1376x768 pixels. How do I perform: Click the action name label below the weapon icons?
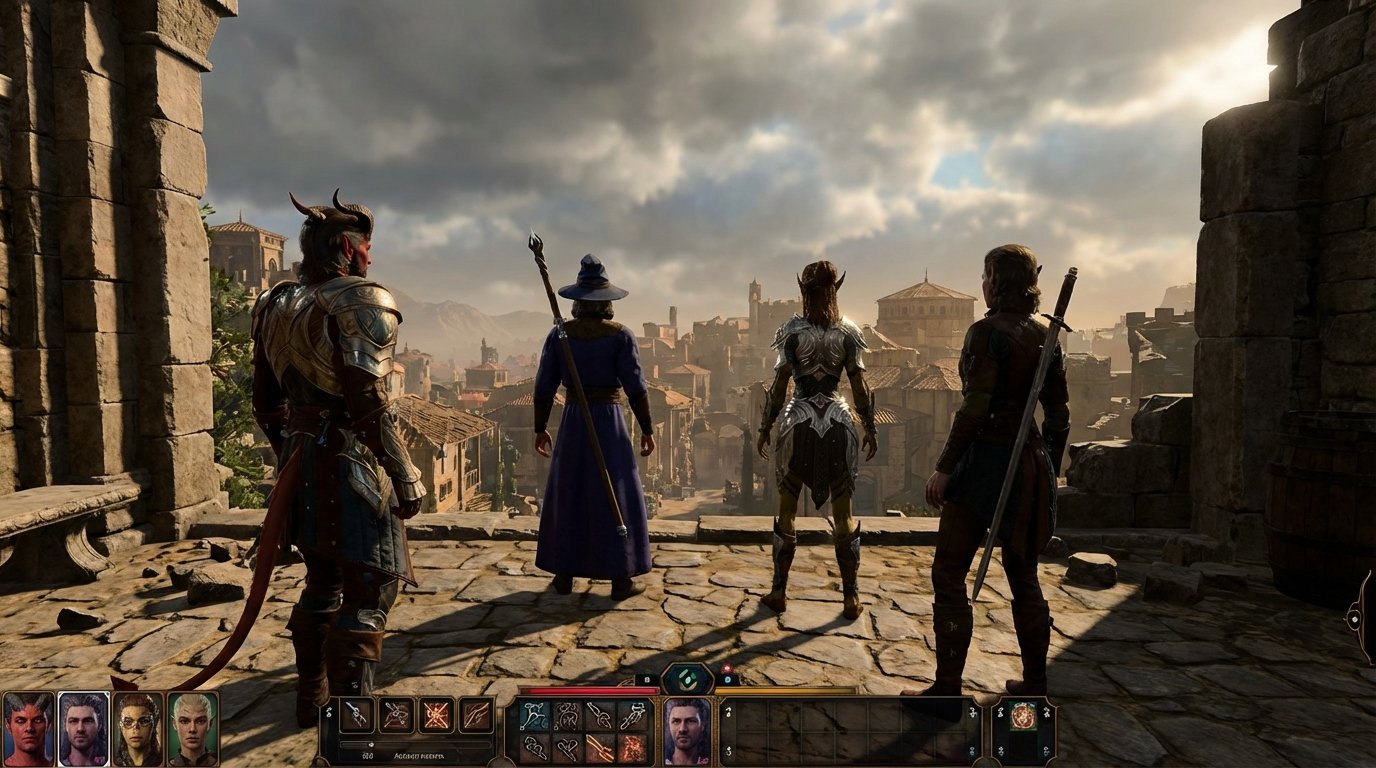tap(418, 756)
